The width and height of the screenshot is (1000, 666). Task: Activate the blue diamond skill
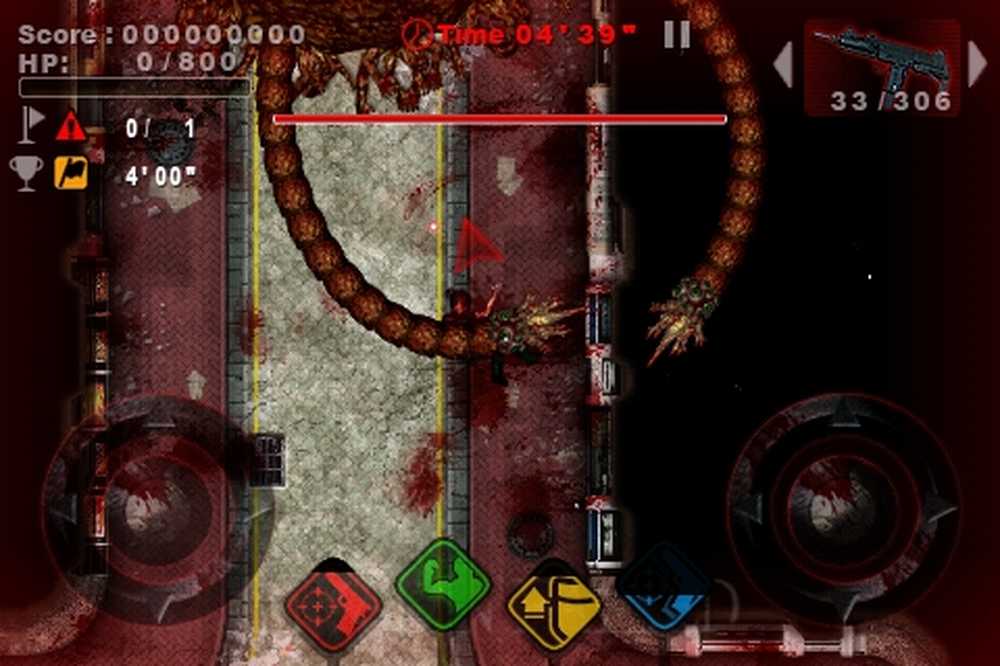coord(663,587)
